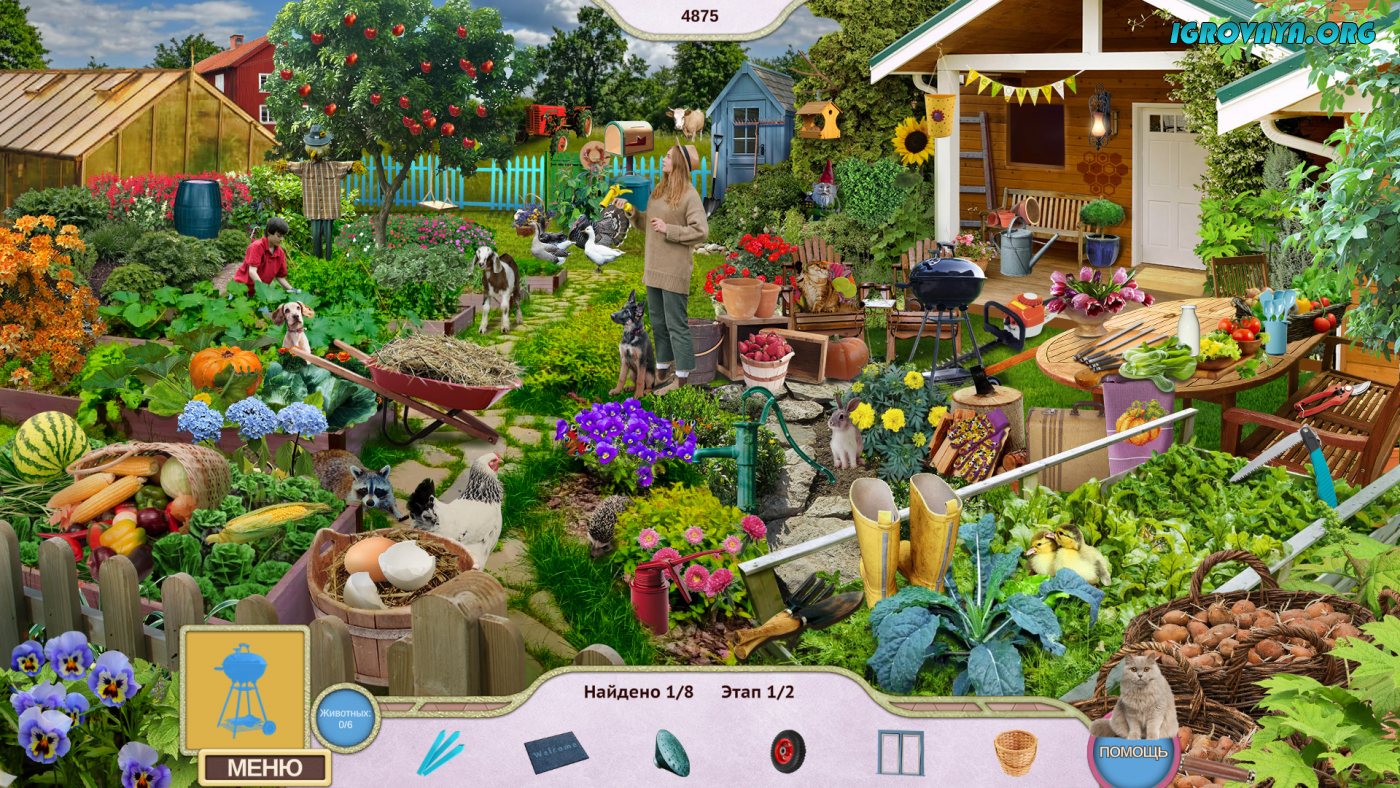Select the blue grill silhouette card
The height and width of the screenshot is (788, 1400).
[x=244, y=689]
